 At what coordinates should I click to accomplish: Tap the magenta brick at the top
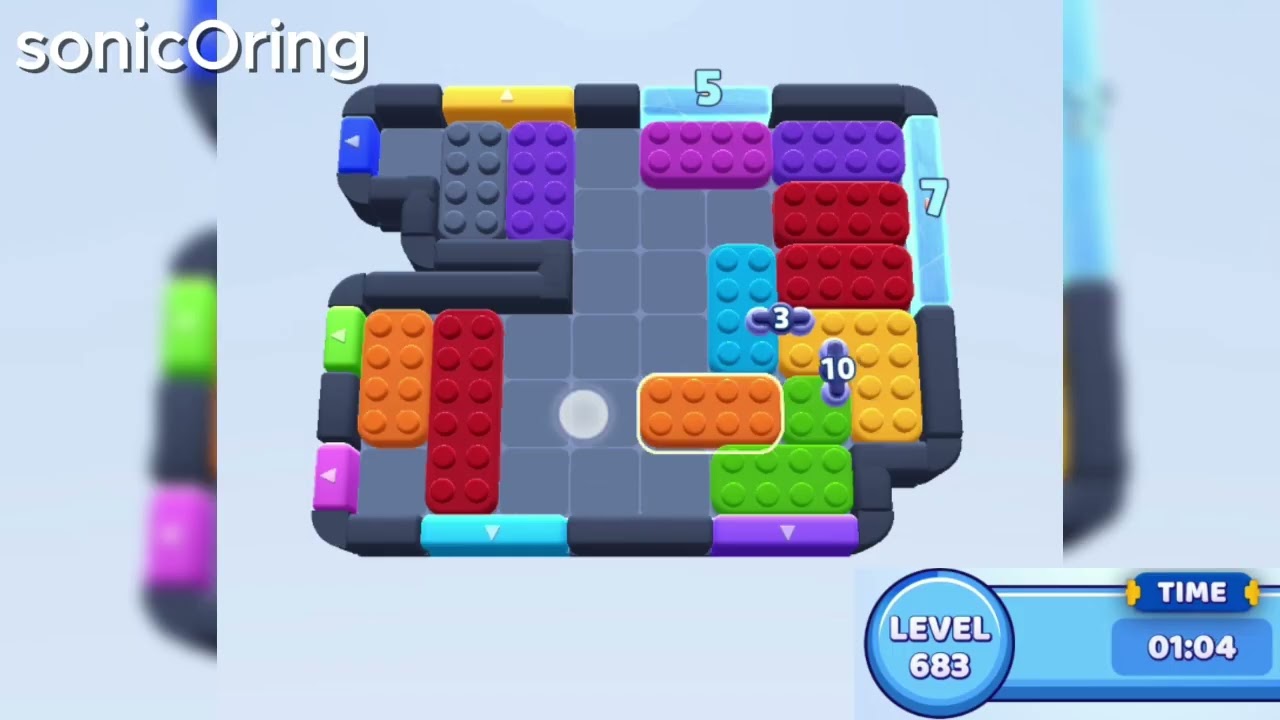(706, 155)
